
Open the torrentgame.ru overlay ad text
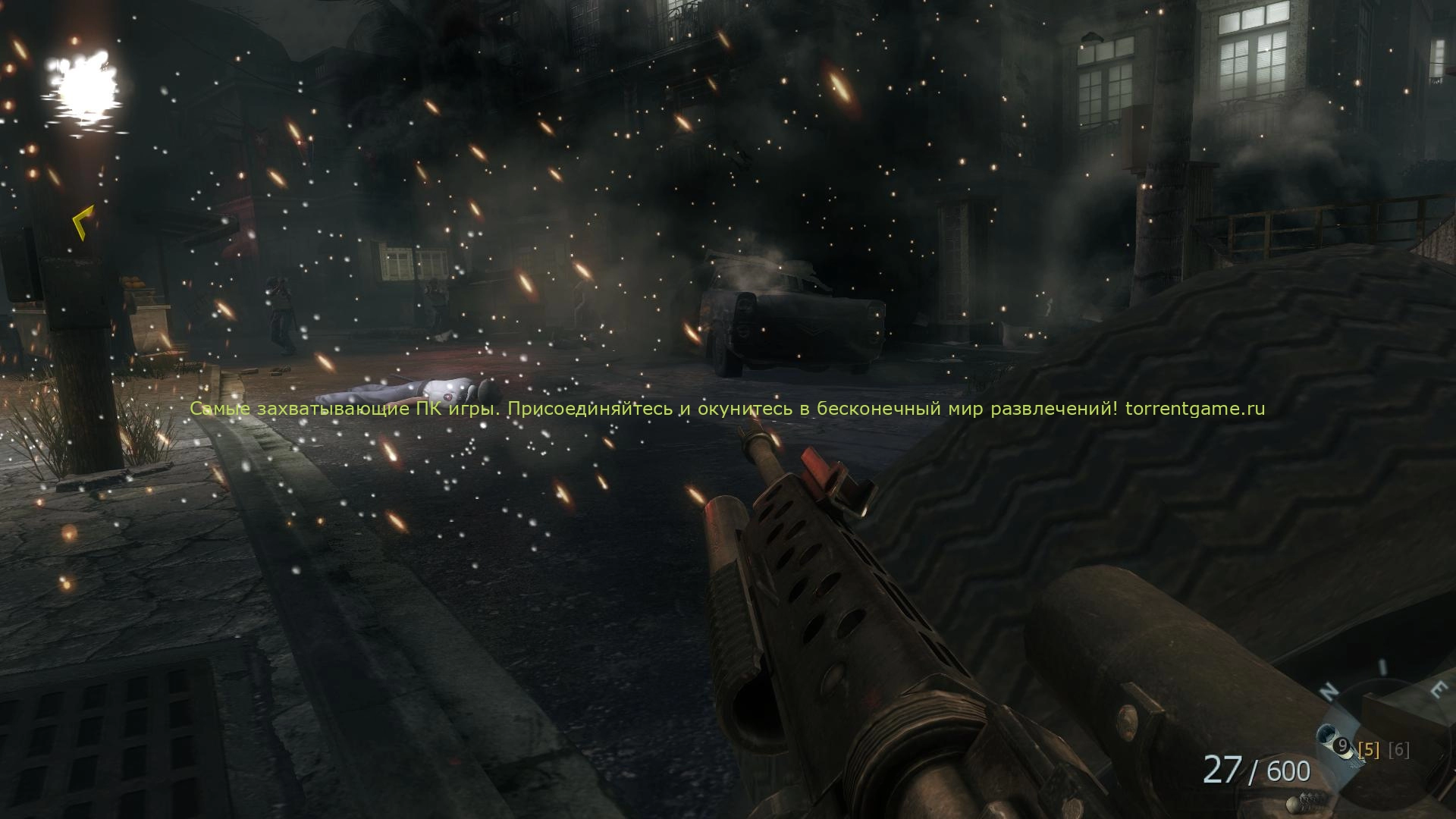[x=727, y=409]
